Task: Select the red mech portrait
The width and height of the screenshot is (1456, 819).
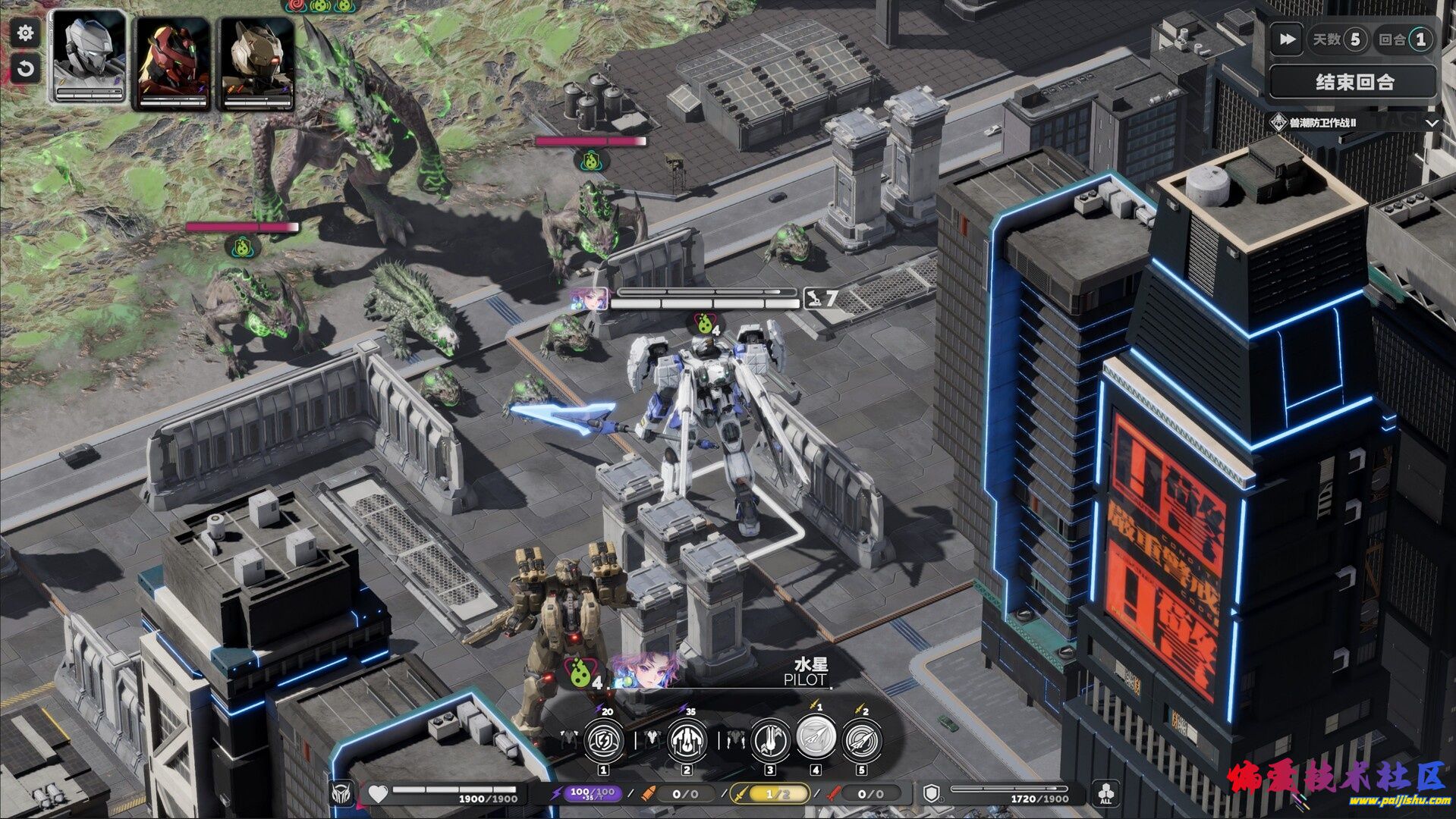Action: 173,62
